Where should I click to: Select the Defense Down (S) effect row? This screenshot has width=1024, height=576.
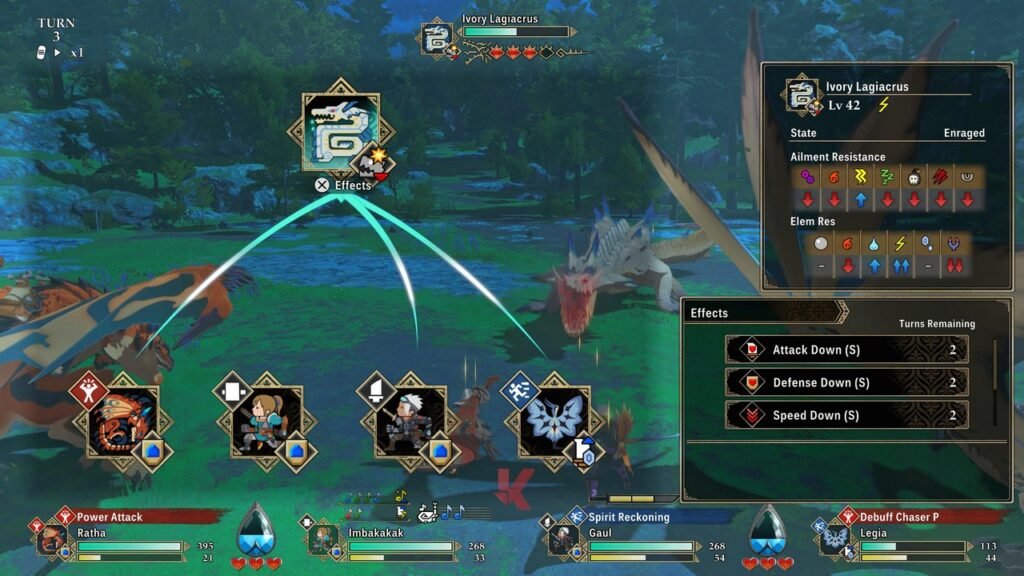click(x=846, y=383)
